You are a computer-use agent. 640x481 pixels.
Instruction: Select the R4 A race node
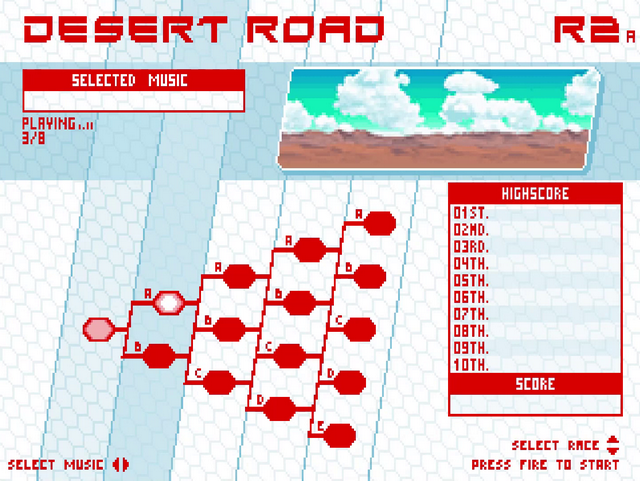(307, 248)
